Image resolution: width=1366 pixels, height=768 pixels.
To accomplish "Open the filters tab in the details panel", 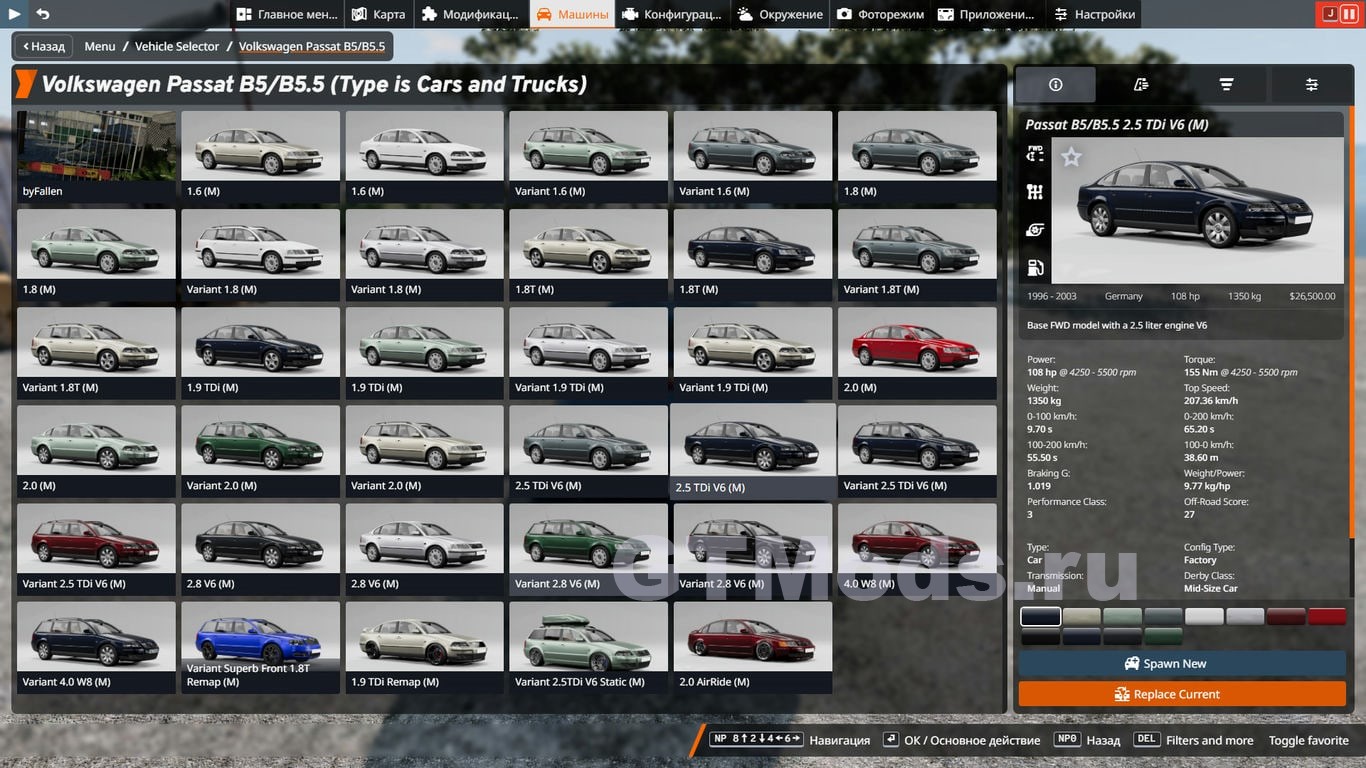I will click(x=1226, y=85).
